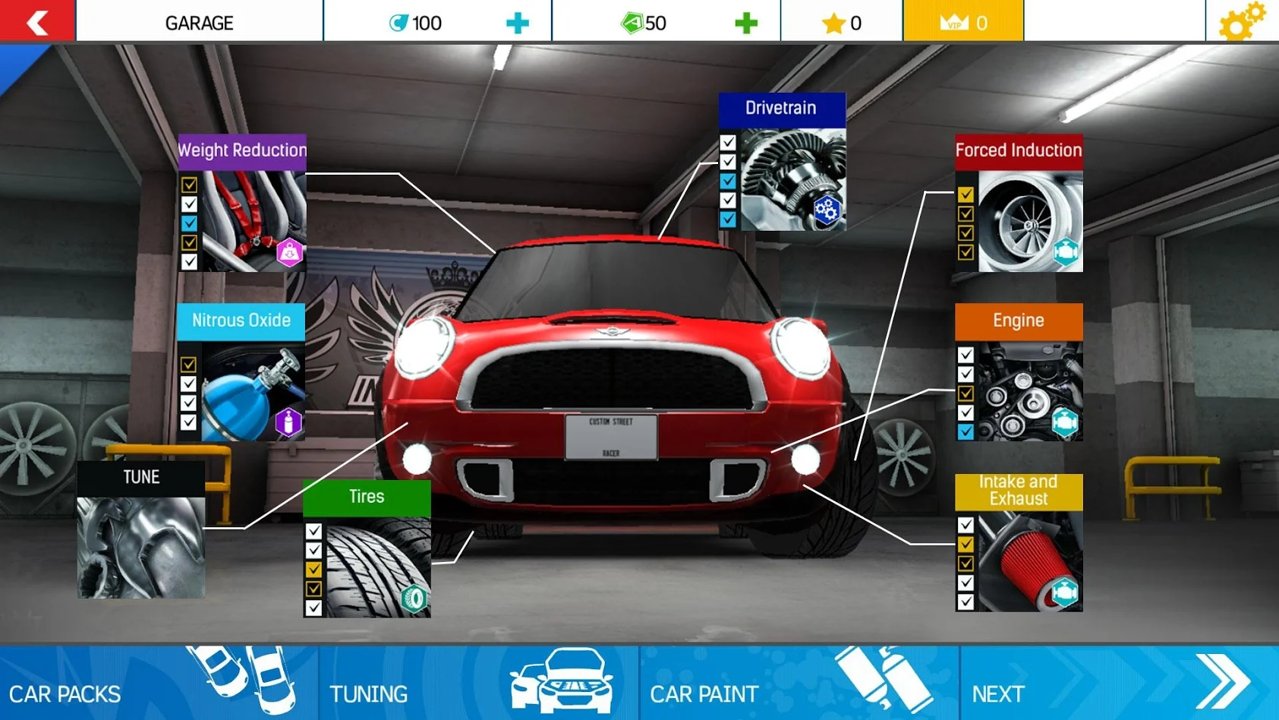Go back with the red arrow button

pyautogui.click(x=37, y=21)
